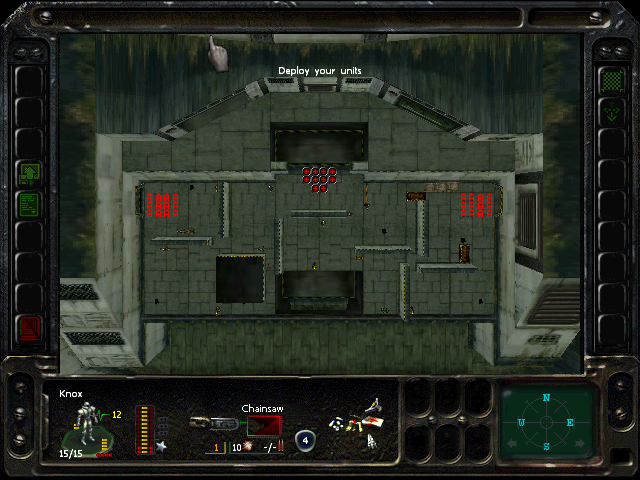Click the green up-arrow button in left panel
The width and height of the screenshot is (640, 480).
click(x=28, y=174)
